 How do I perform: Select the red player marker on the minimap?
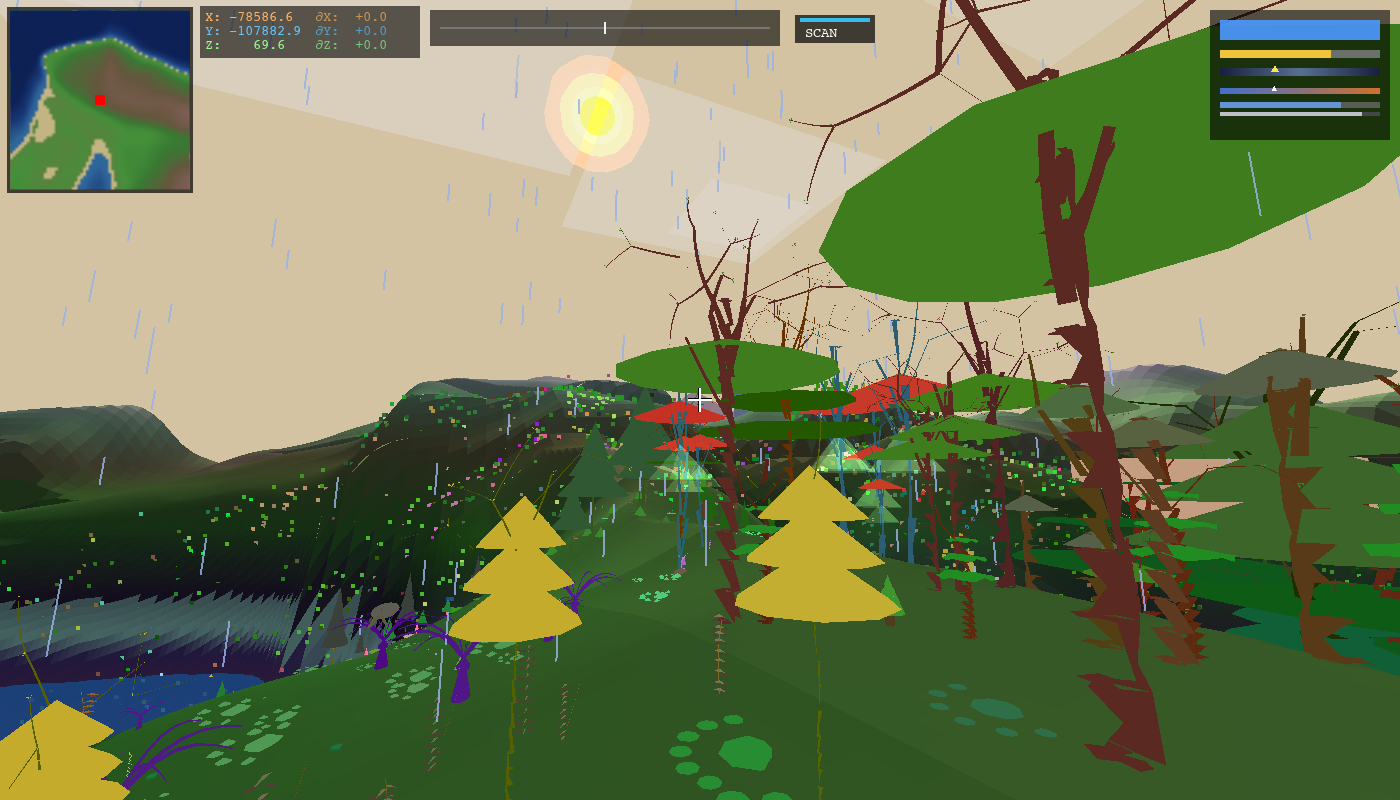(x=99, y=99)
